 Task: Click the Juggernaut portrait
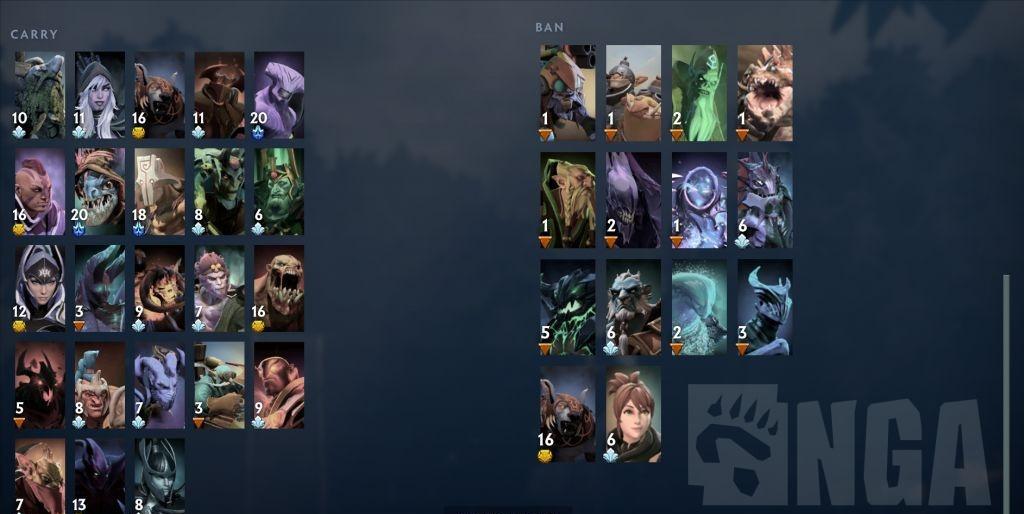tap(159, 191)
